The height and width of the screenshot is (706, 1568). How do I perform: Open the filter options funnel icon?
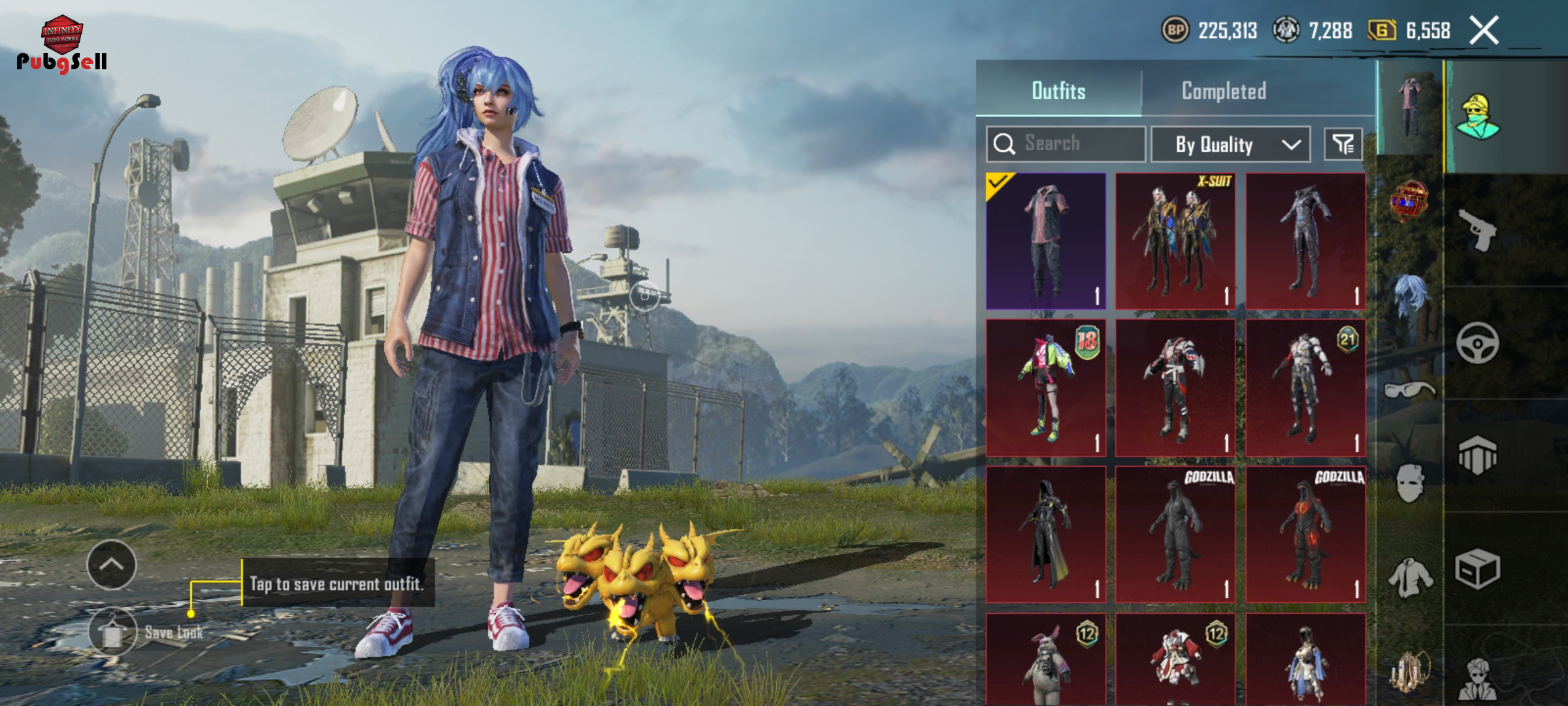point(1343,144)
